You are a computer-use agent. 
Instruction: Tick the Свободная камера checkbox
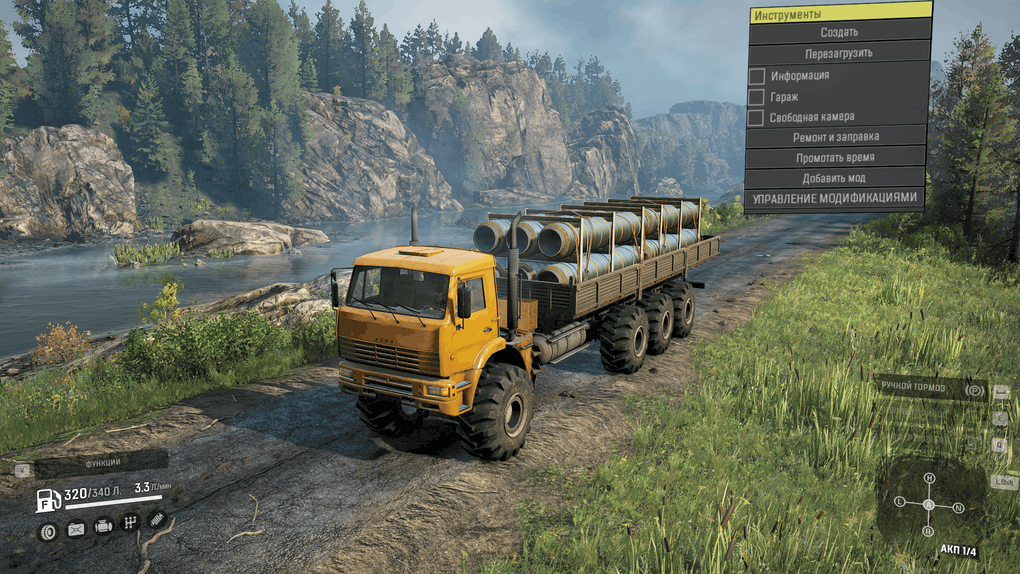(x=757, y=118)
